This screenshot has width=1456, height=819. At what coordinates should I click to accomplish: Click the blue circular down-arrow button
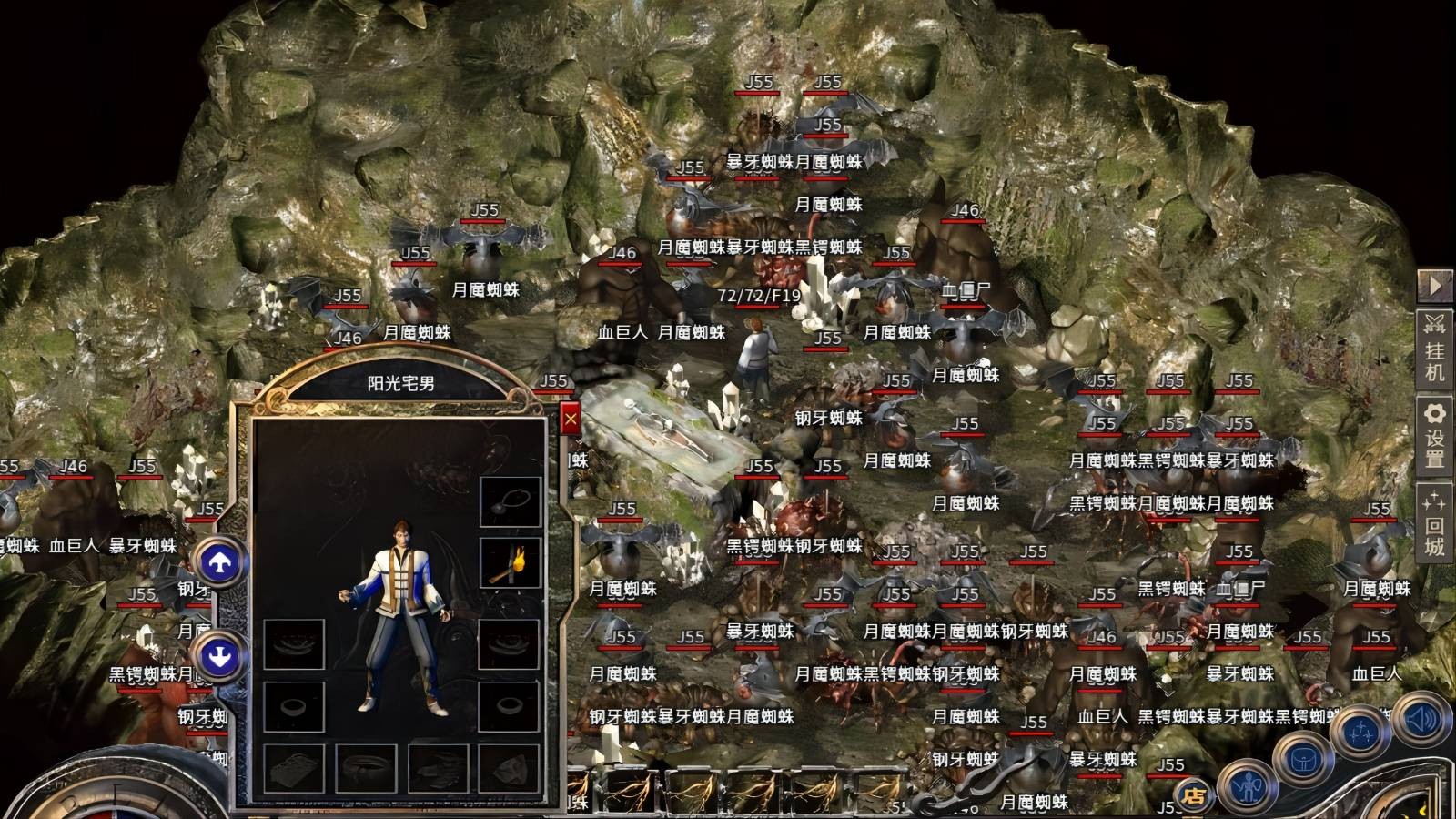click(218, 654)
